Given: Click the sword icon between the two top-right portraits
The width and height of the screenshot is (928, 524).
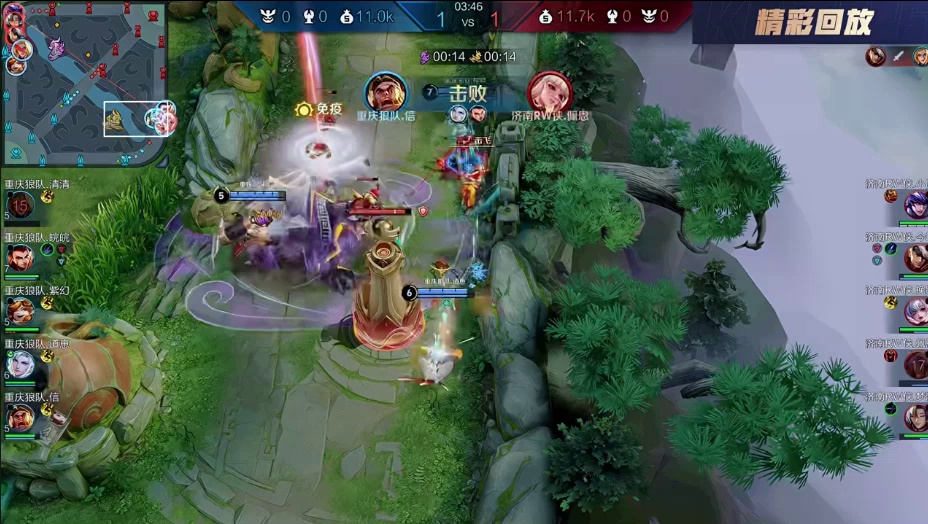Looking at the screenshot, I should [897, 57].
